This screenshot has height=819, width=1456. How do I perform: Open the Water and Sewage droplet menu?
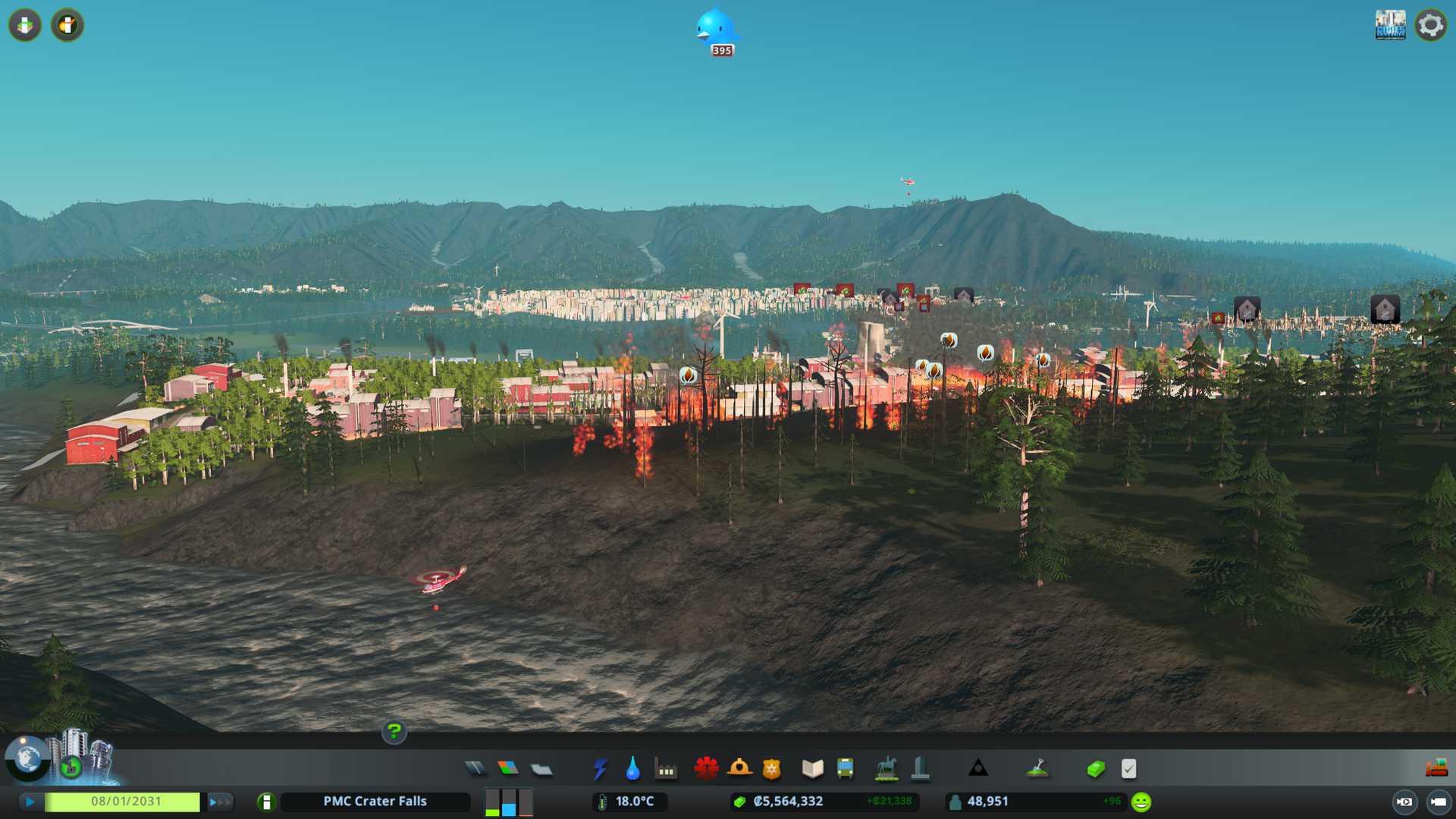[632, 769]
